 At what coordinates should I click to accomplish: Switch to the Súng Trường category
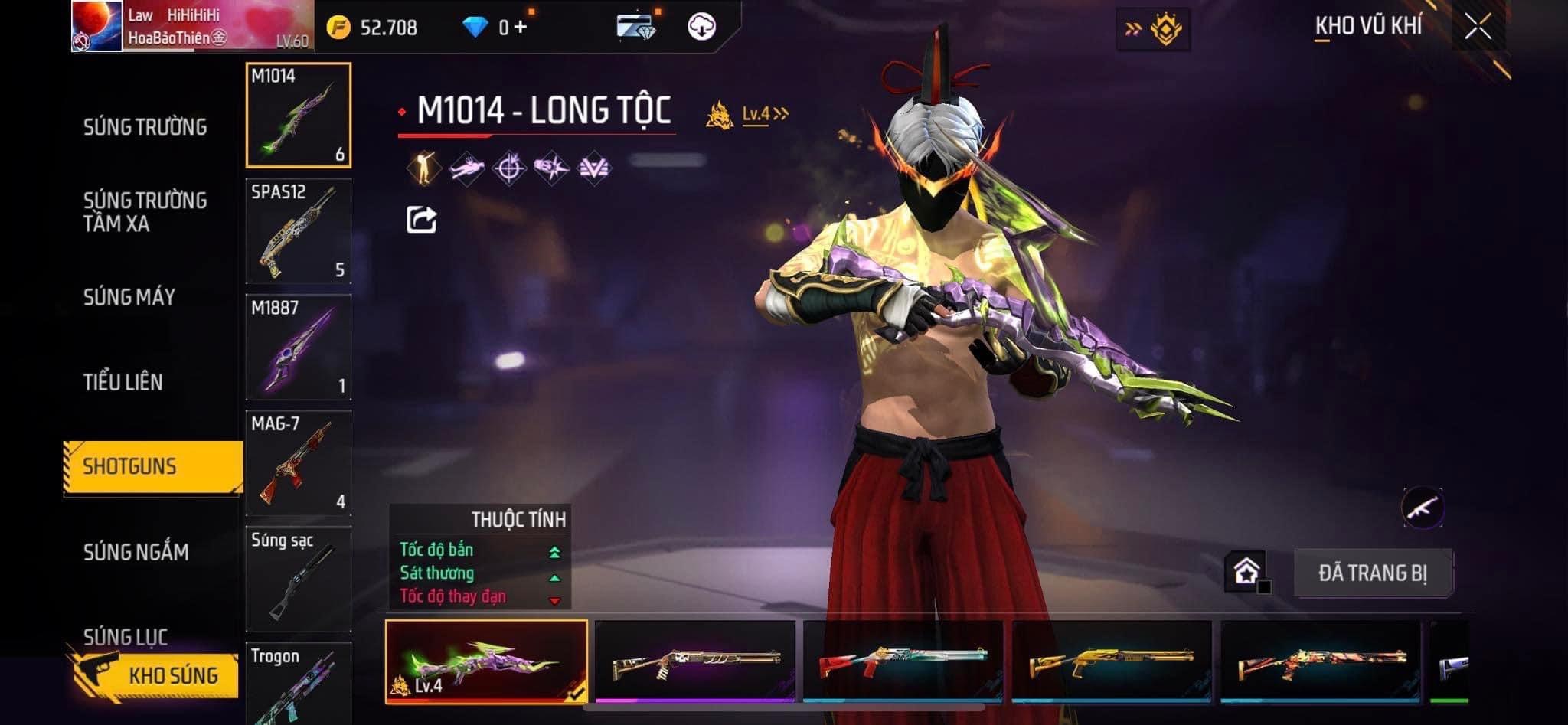145,126
